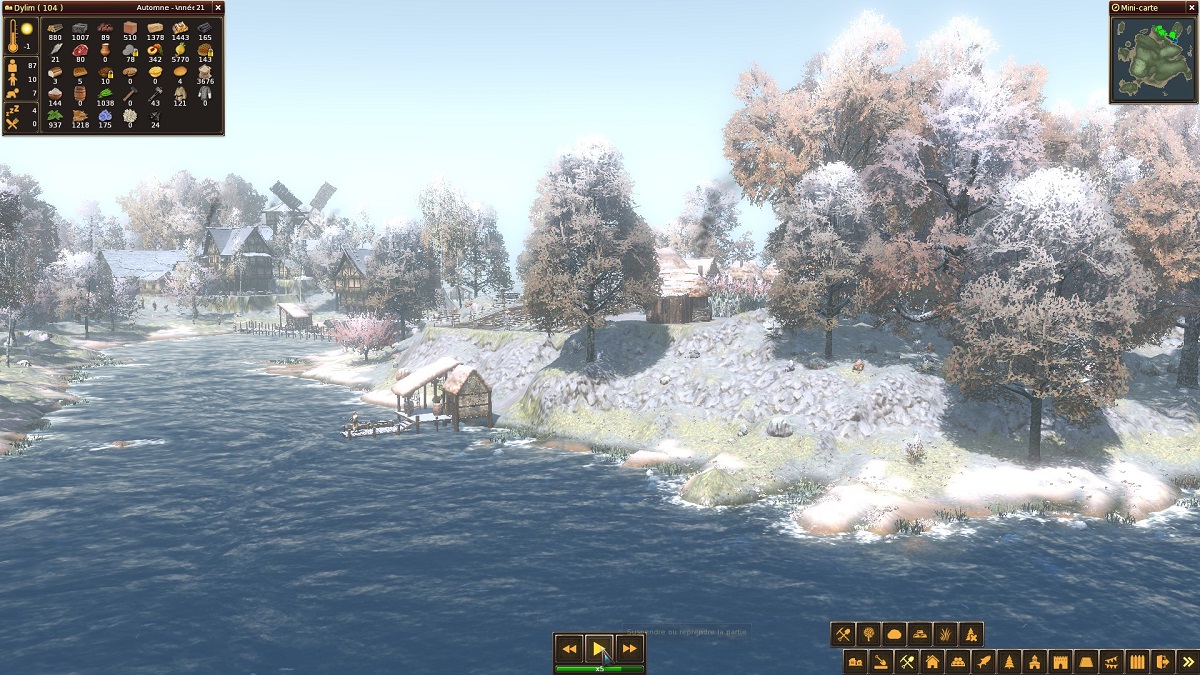
Task: Select the boulder rock icon
Action: (895, 634)
